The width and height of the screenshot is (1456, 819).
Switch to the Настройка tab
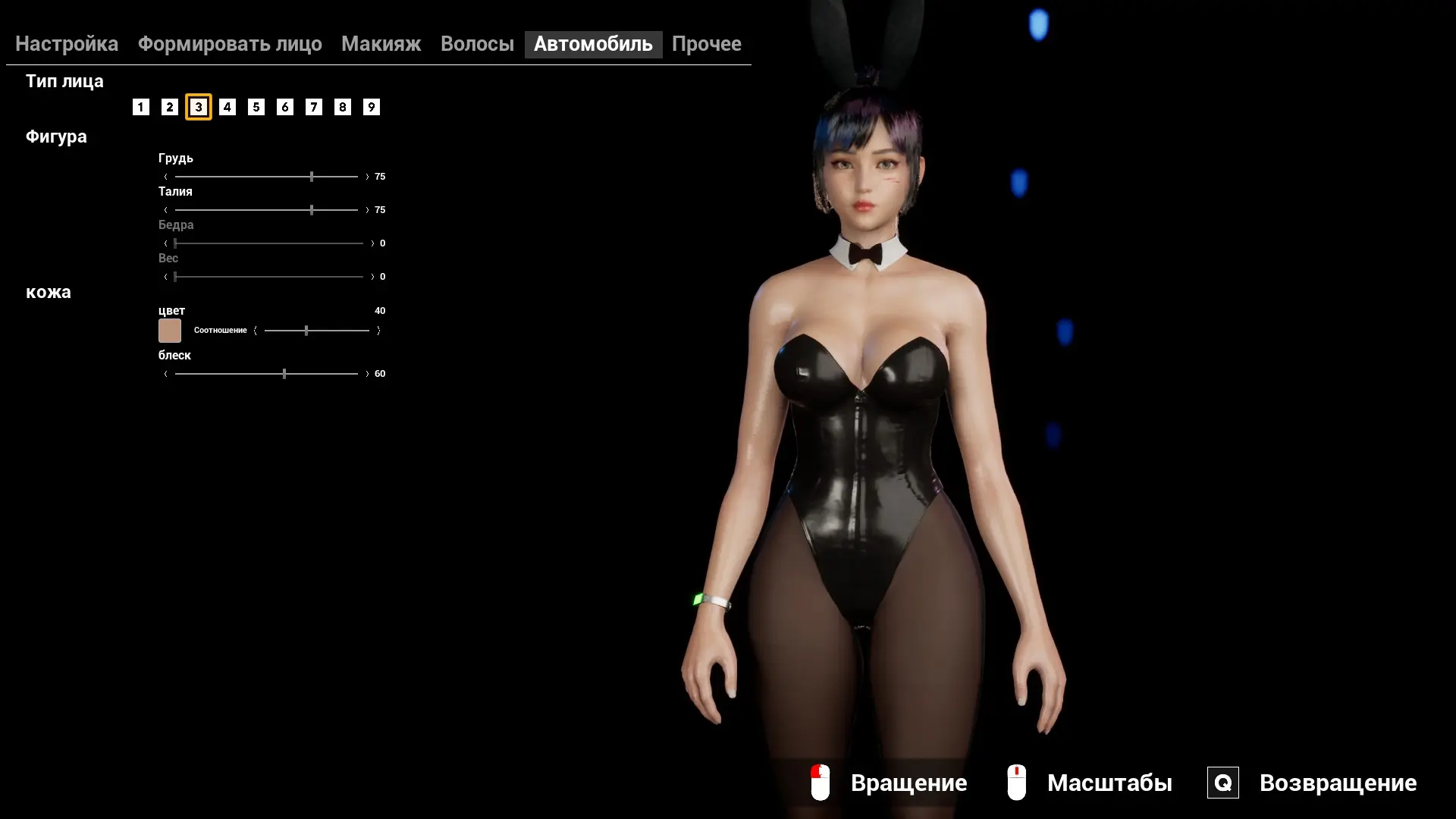[x=67, y=44]
